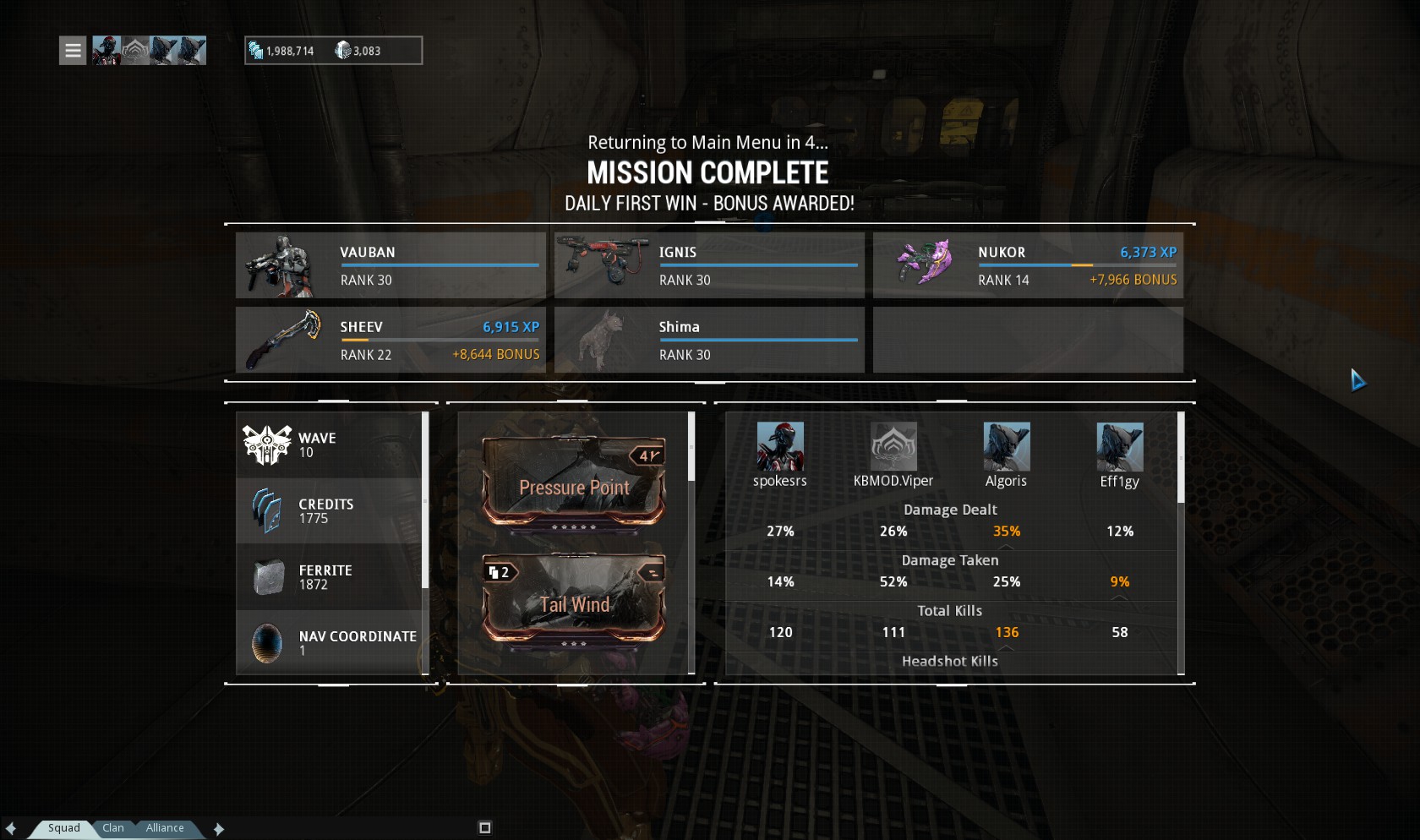
Task: Click the Nukor weapon panel
Action: pos(1028,265)
